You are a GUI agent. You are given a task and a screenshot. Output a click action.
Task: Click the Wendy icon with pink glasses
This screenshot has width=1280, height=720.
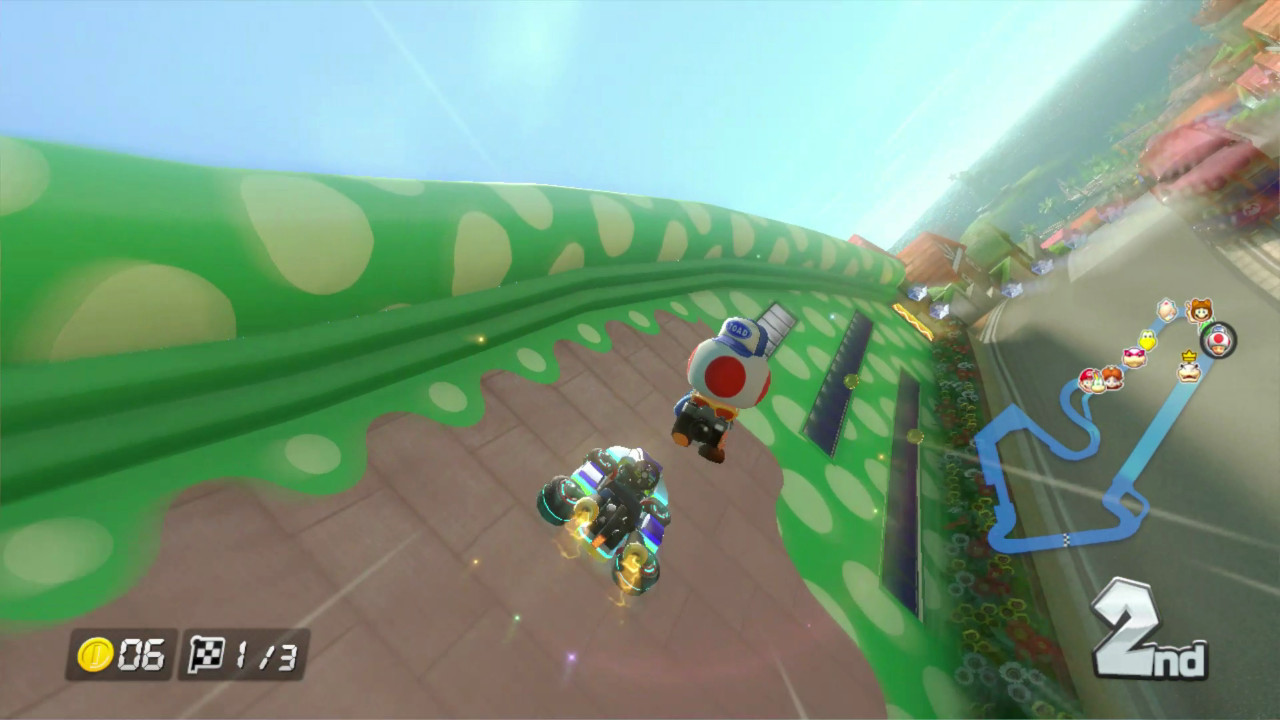click(1134, 358)
